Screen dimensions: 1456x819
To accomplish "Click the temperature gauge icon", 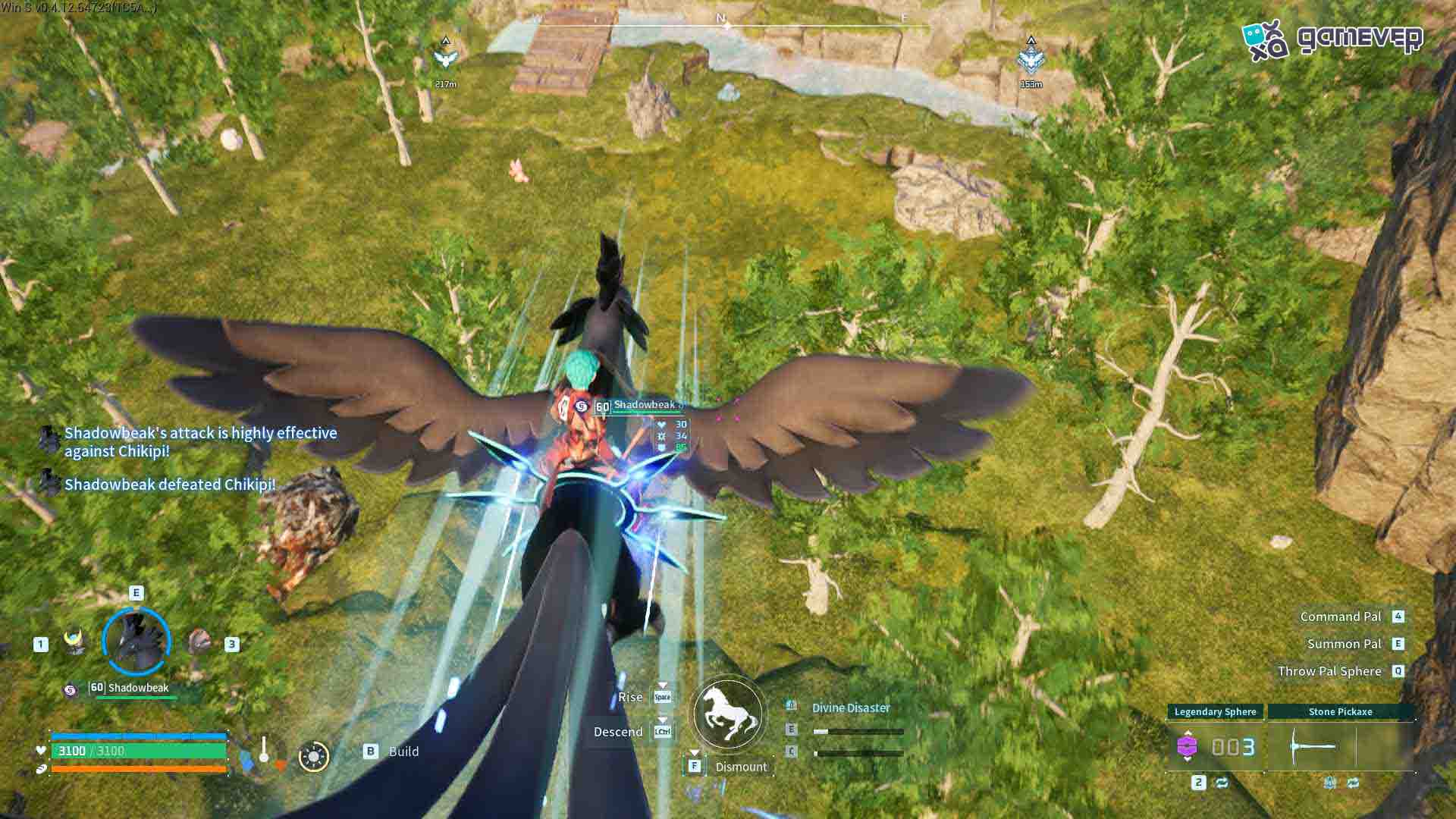I will pos(263,753).
